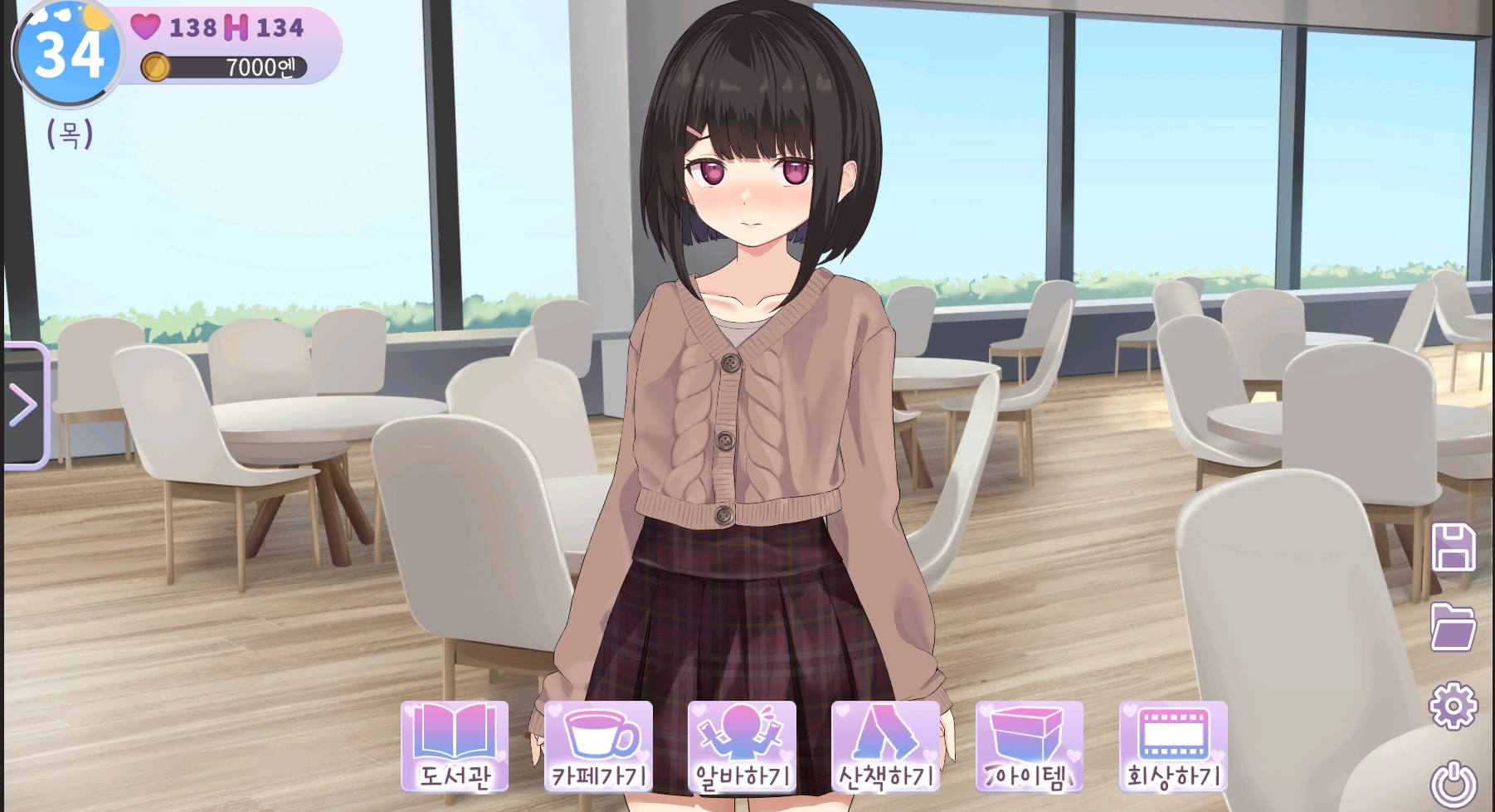Expand the left side arrow panel
Screen dimensions: 1495x812
pos(25,406)
